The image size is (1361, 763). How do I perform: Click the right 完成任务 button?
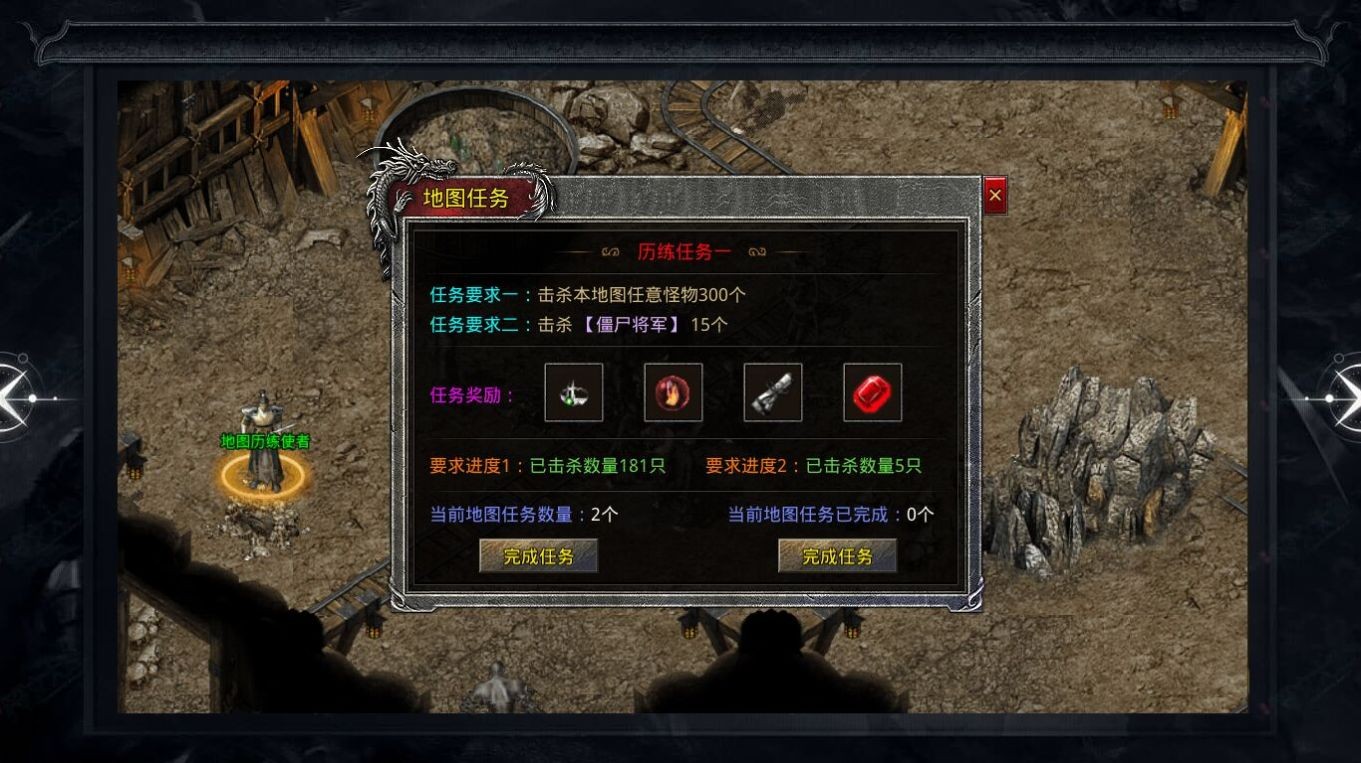[837, 558]
